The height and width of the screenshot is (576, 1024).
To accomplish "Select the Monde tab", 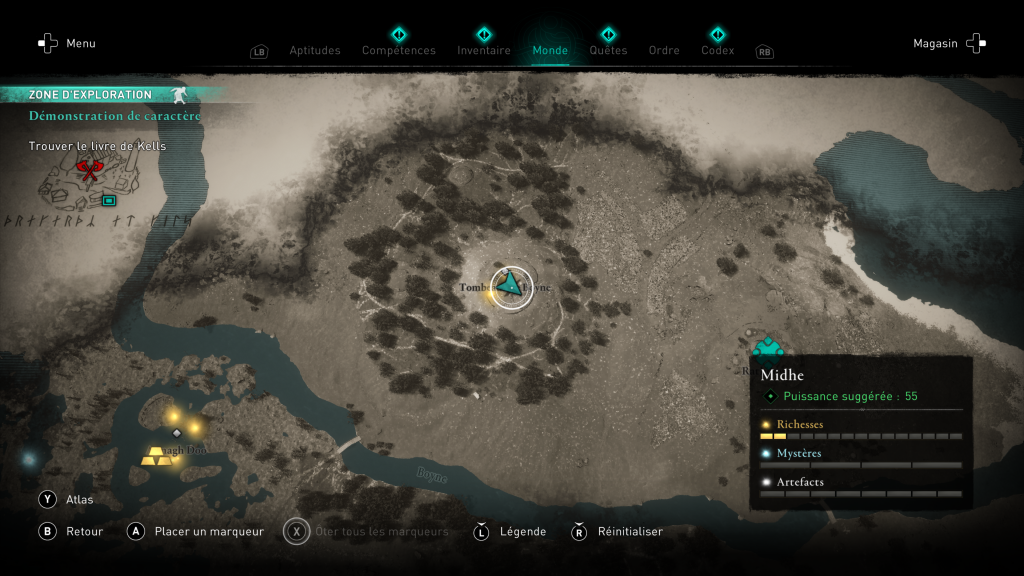I will pyautogui.click(x=550, y=50).
